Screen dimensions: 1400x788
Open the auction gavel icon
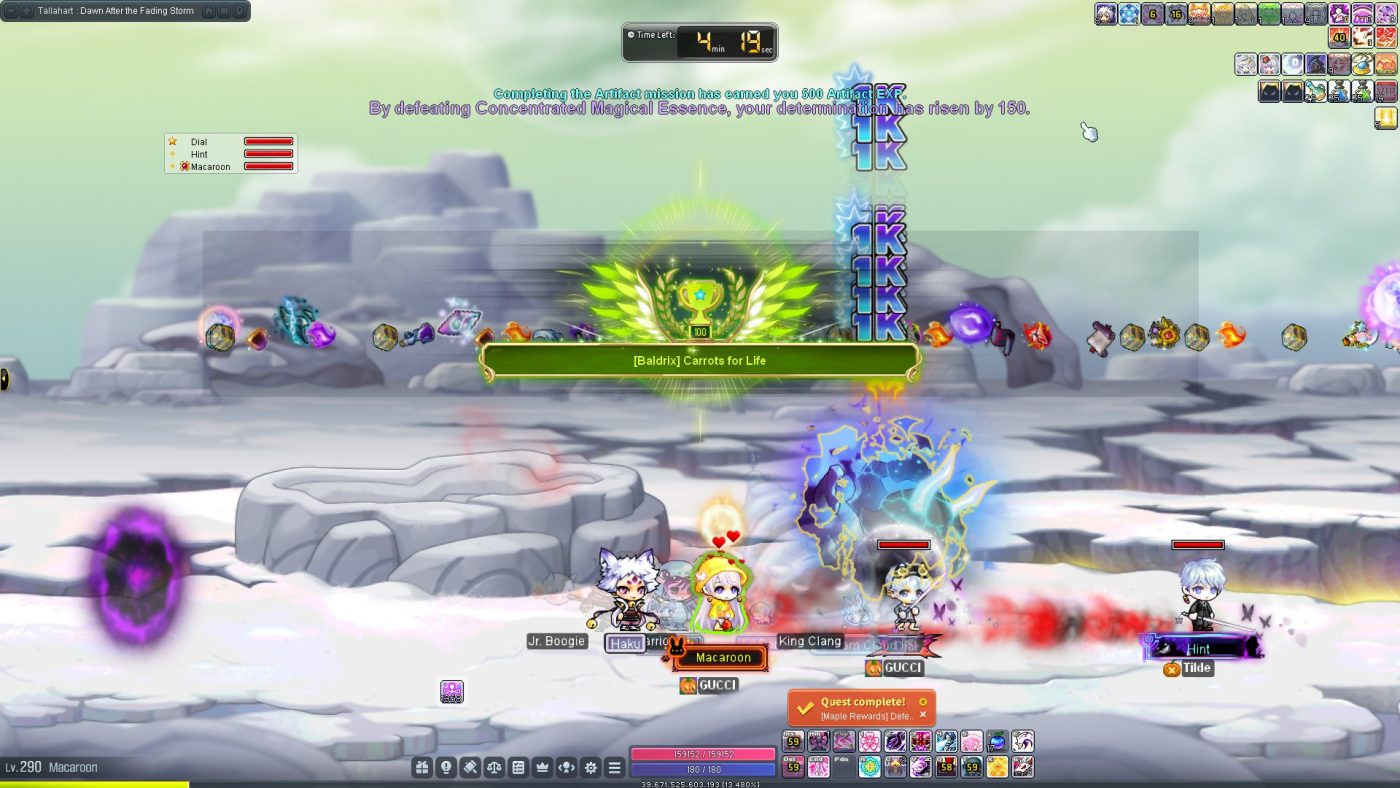point(470,768)
